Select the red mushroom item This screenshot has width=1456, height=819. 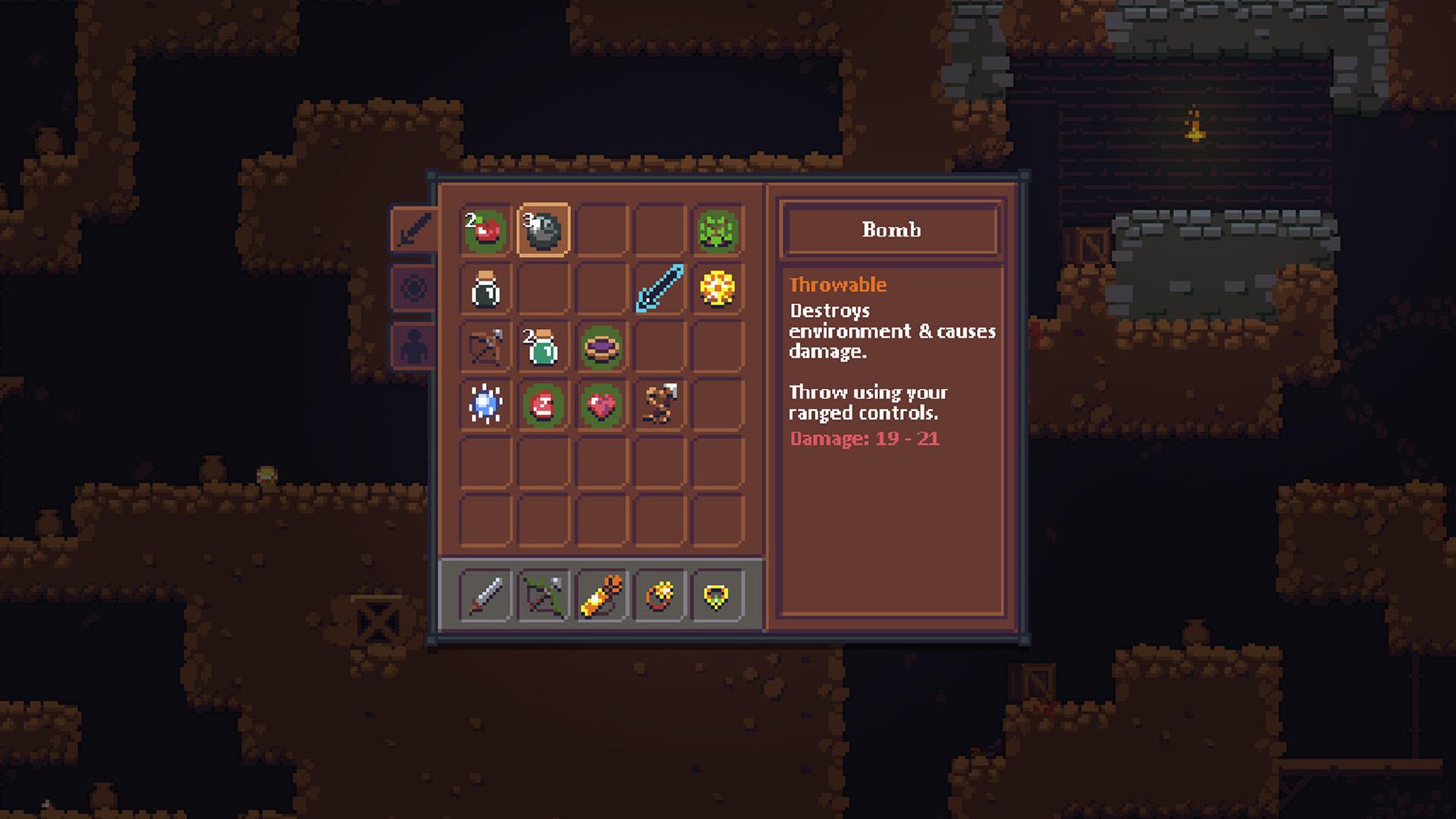point(541,407)
